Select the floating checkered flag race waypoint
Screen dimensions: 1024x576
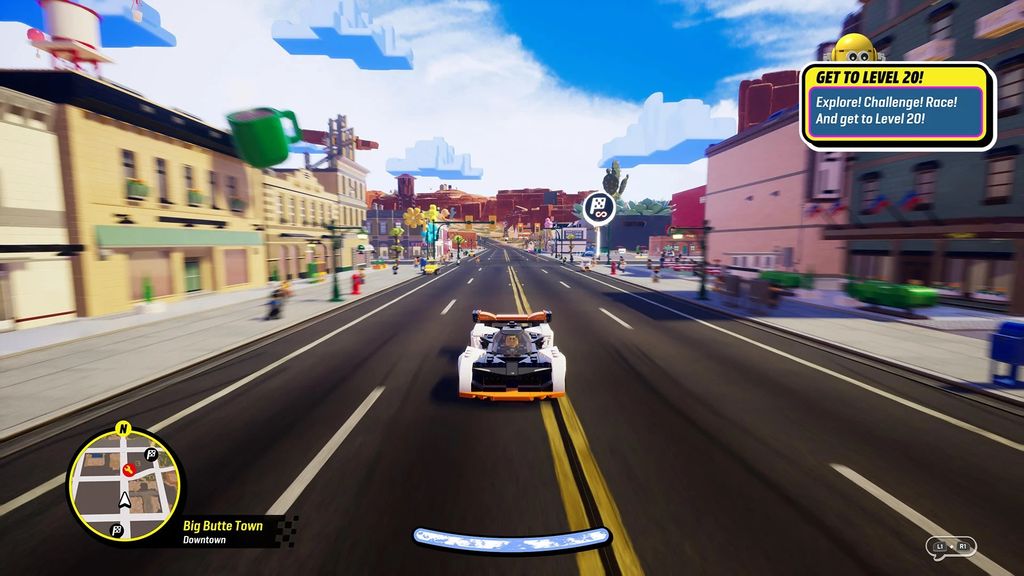point(599,208)
